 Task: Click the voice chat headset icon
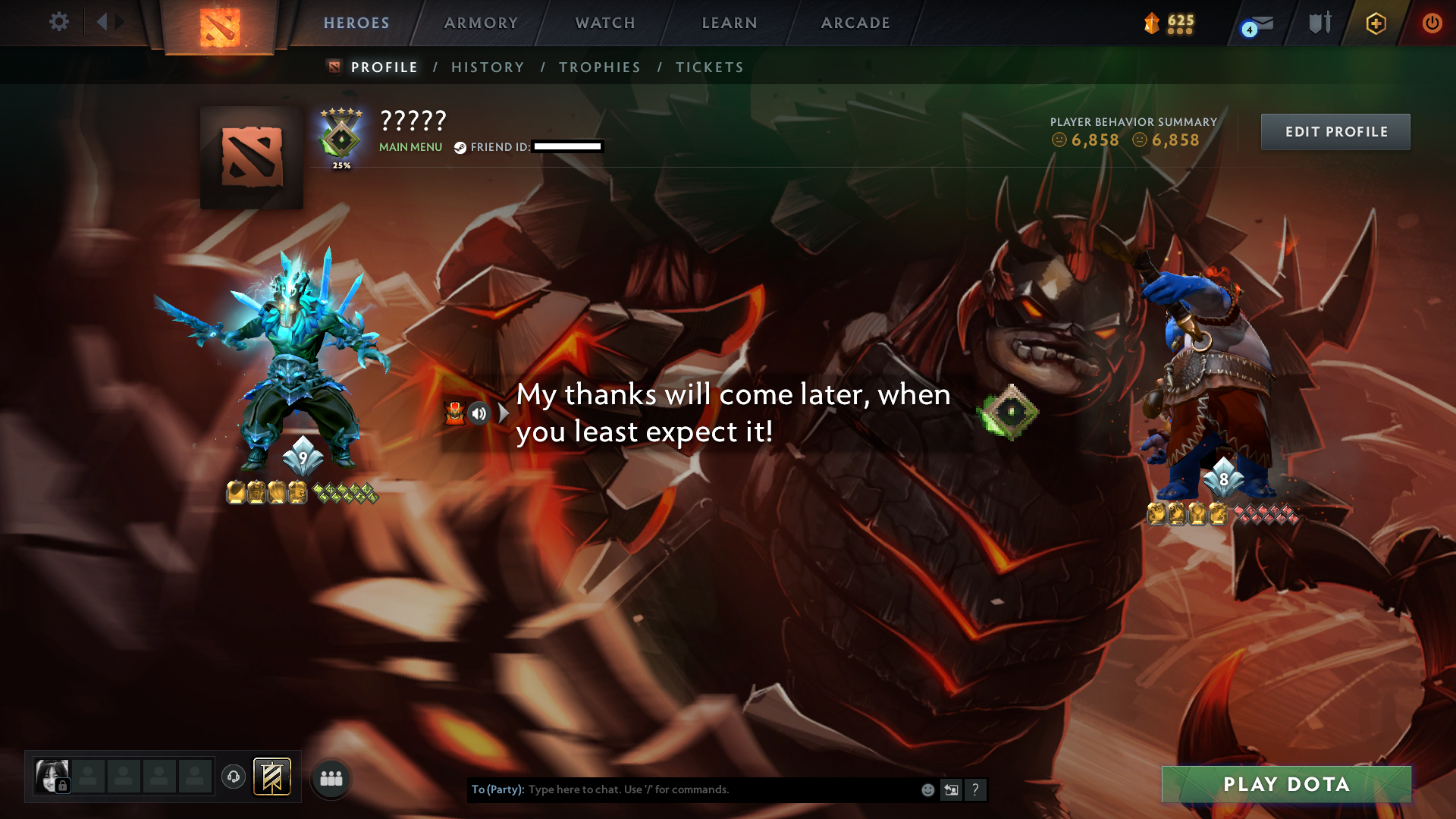(233, 777)
